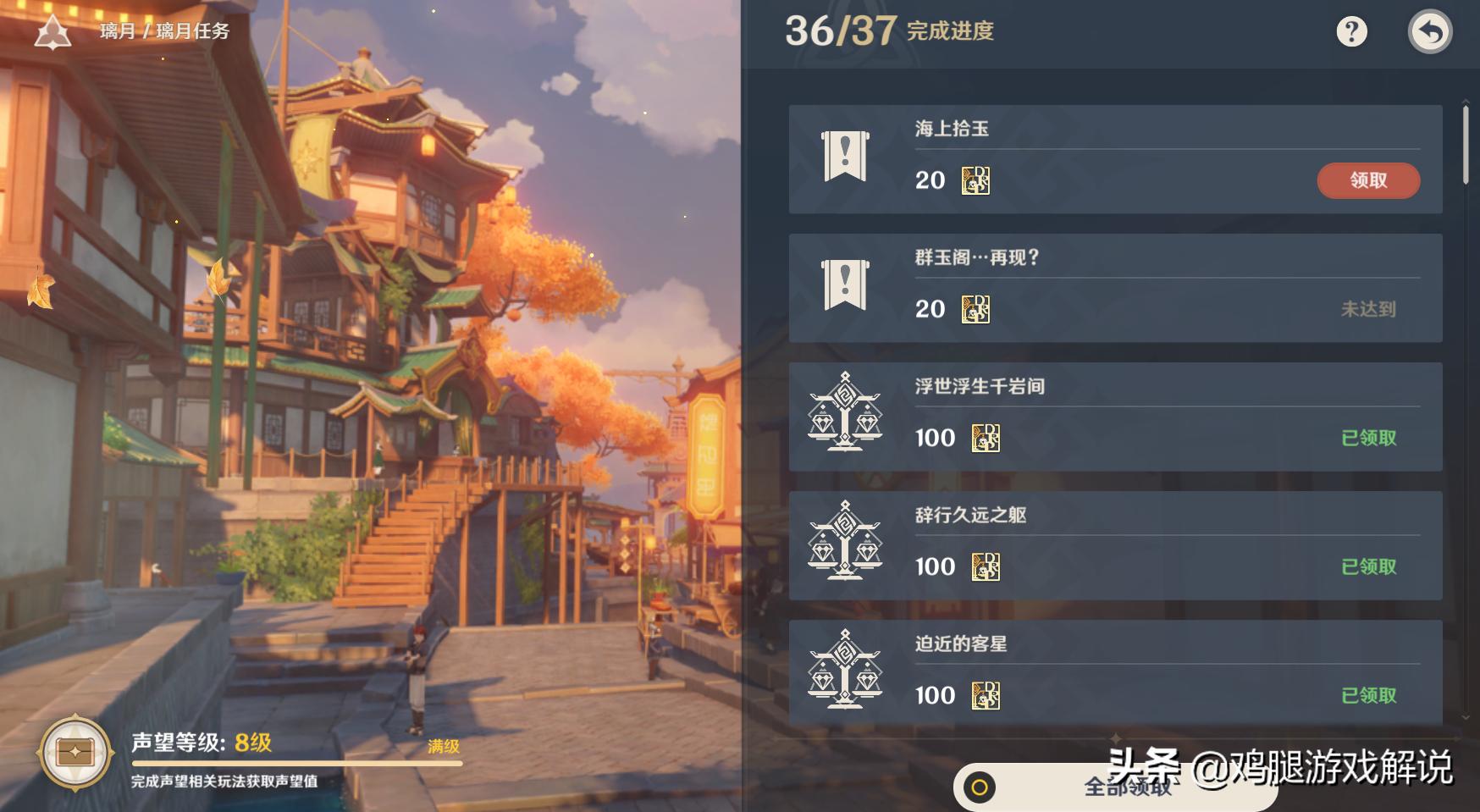Claim the 海上拾玉 reward via 领取 button

point(1367,180)
